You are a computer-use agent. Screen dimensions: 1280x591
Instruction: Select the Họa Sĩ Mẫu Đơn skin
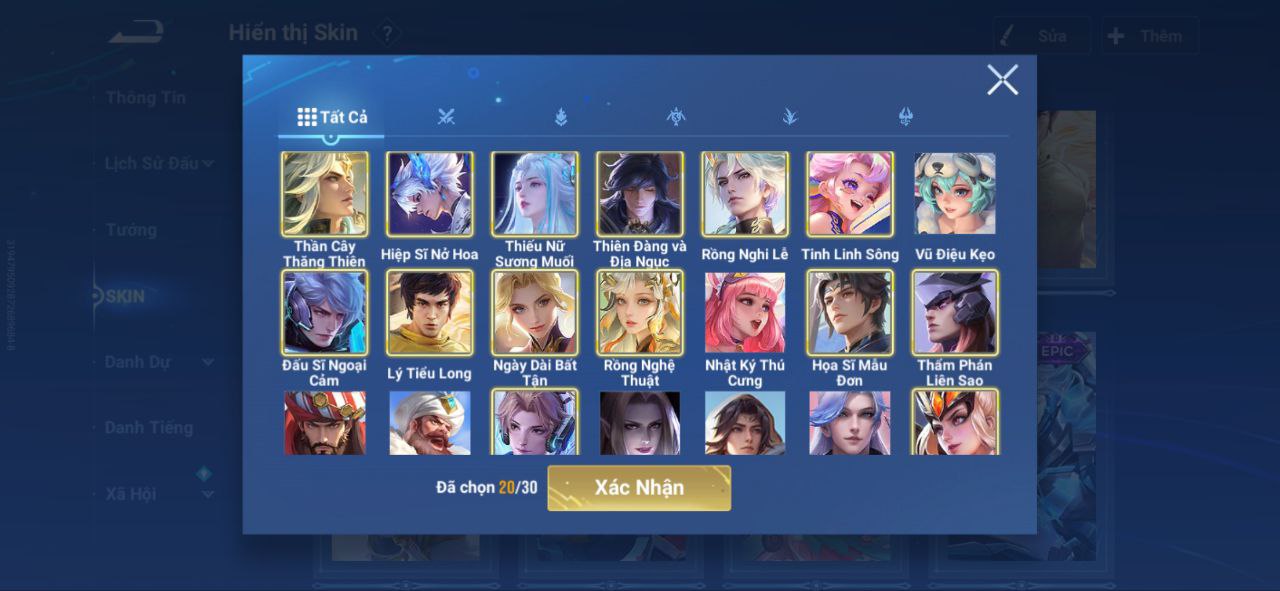click(x=850, y=313)
